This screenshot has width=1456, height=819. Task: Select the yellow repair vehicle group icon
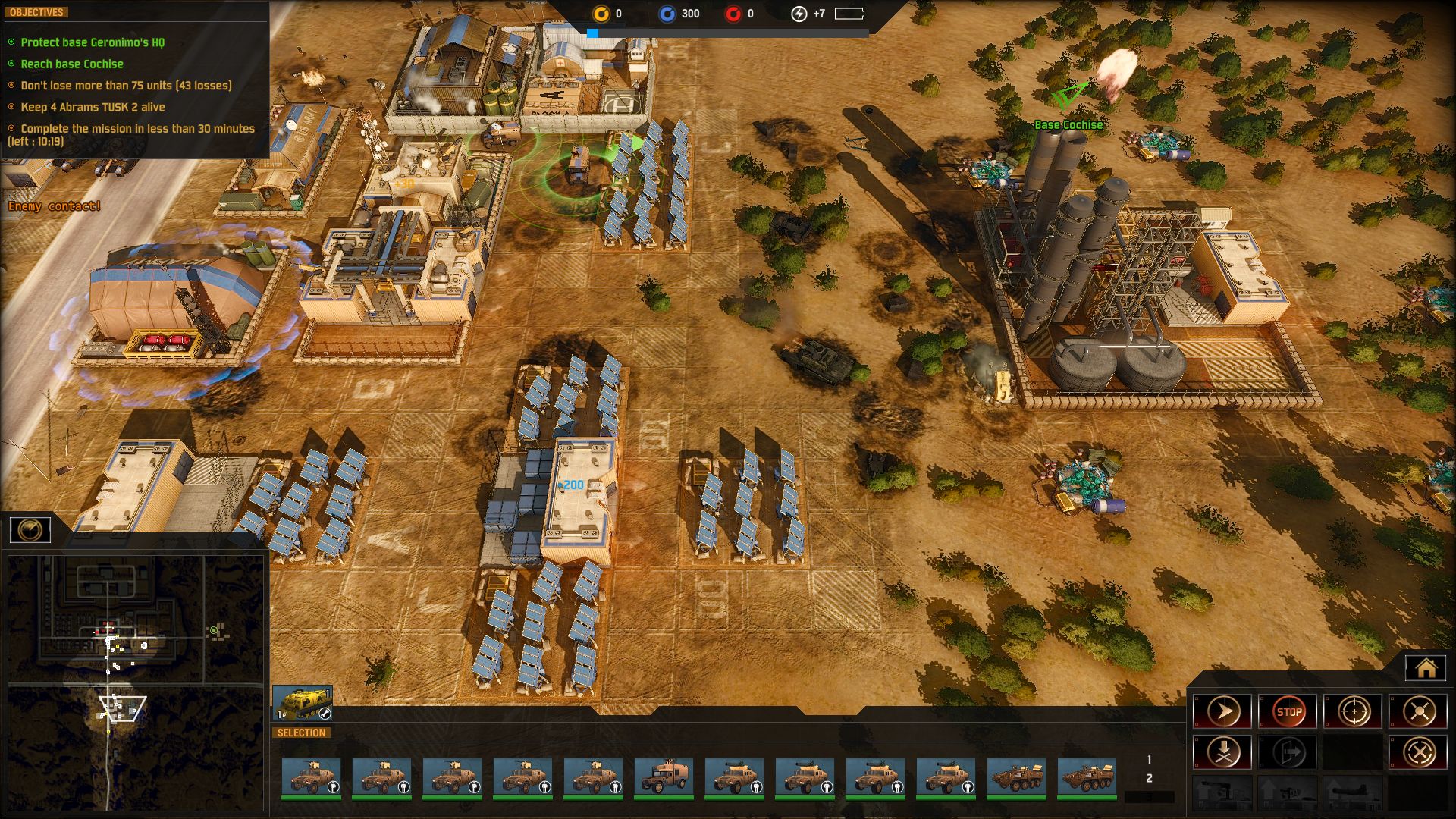[303, 703]
